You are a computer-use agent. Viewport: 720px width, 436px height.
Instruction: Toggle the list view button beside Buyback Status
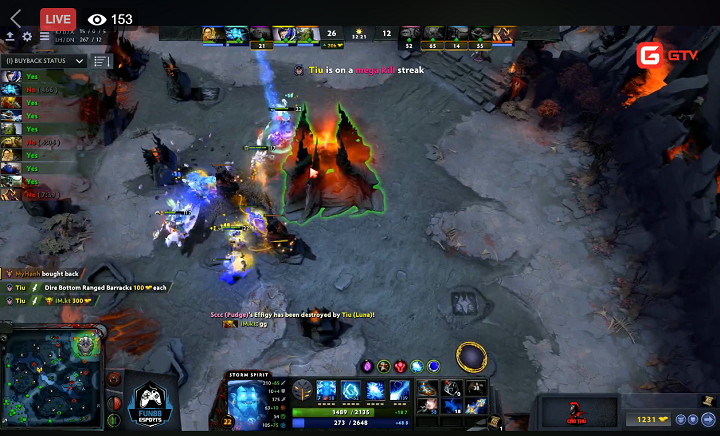[102, 61]
